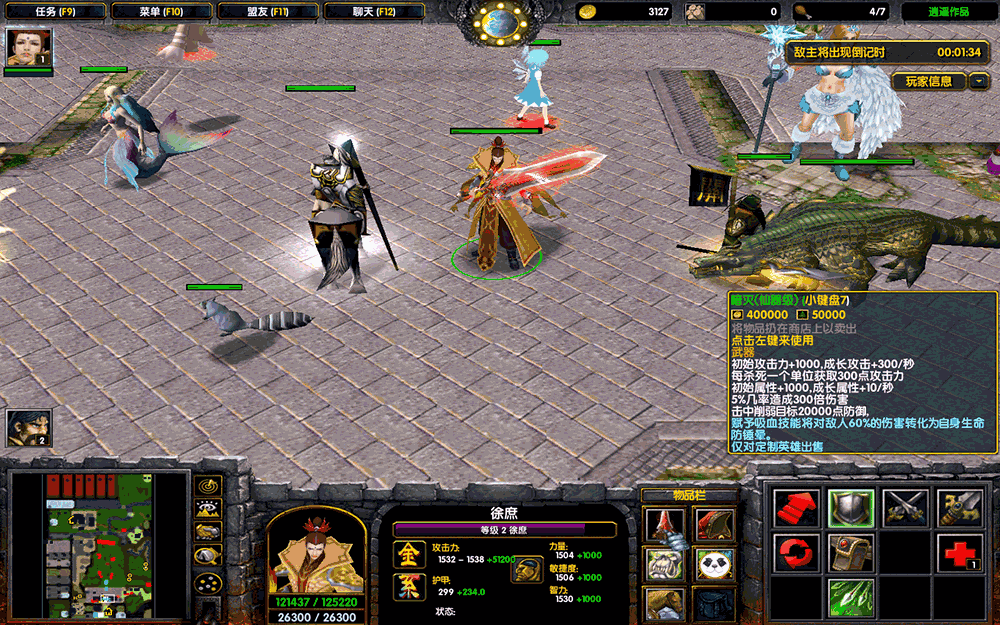Click on the minimap

(99, 545)
